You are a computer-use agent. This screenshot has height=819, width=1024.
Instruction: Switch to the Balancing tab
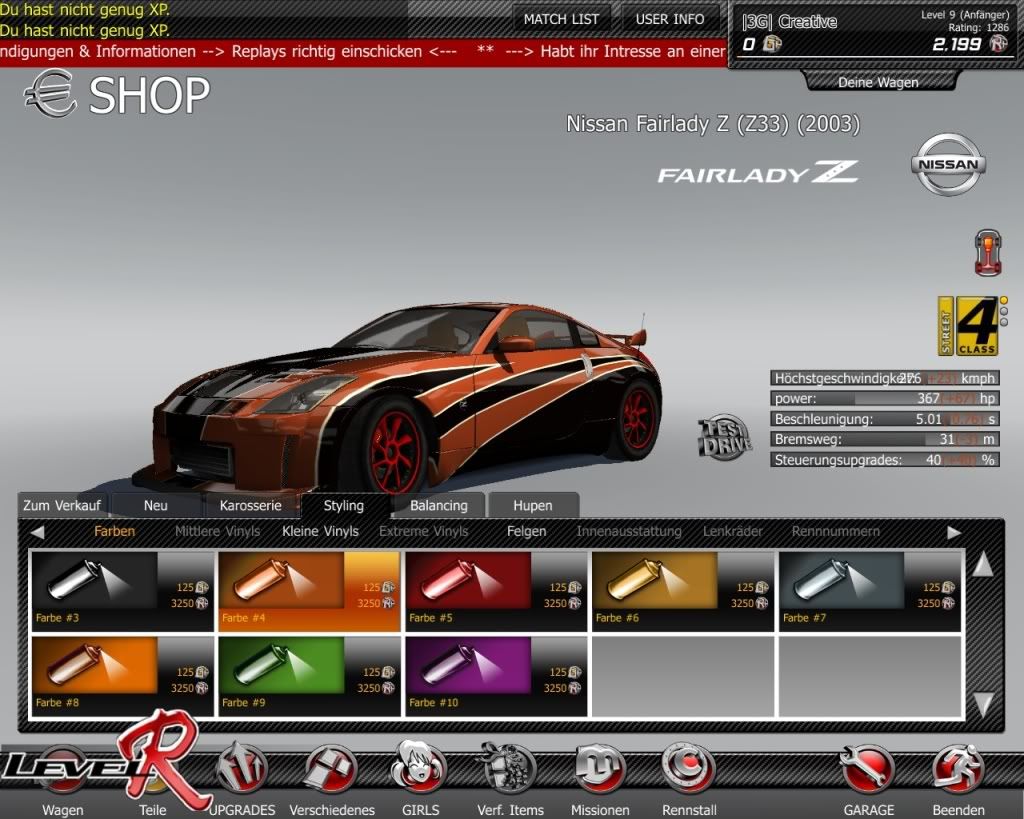(438, 505)
